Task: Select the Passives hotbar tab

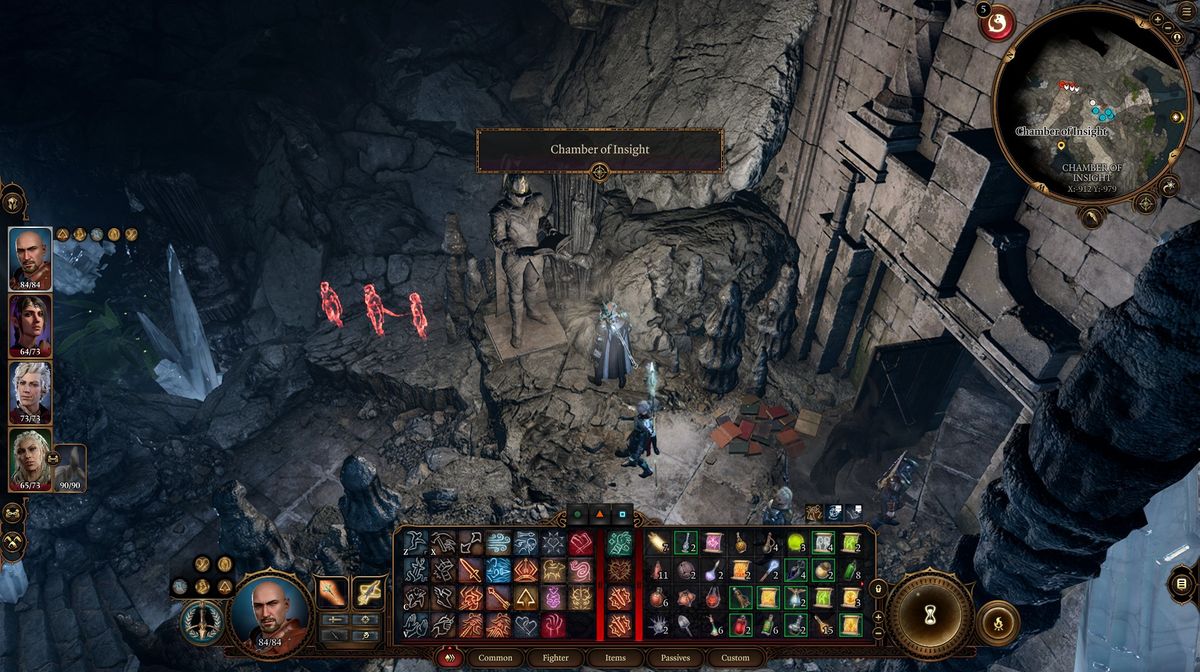Action: pyautogui.click(x=674, y=657)
